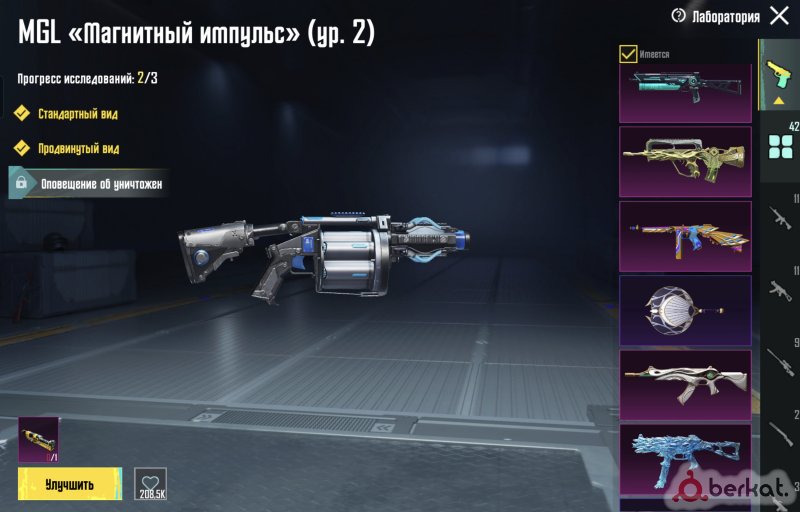Open the locked Оповещение об уничтожении stage

[x=88, y=184]
